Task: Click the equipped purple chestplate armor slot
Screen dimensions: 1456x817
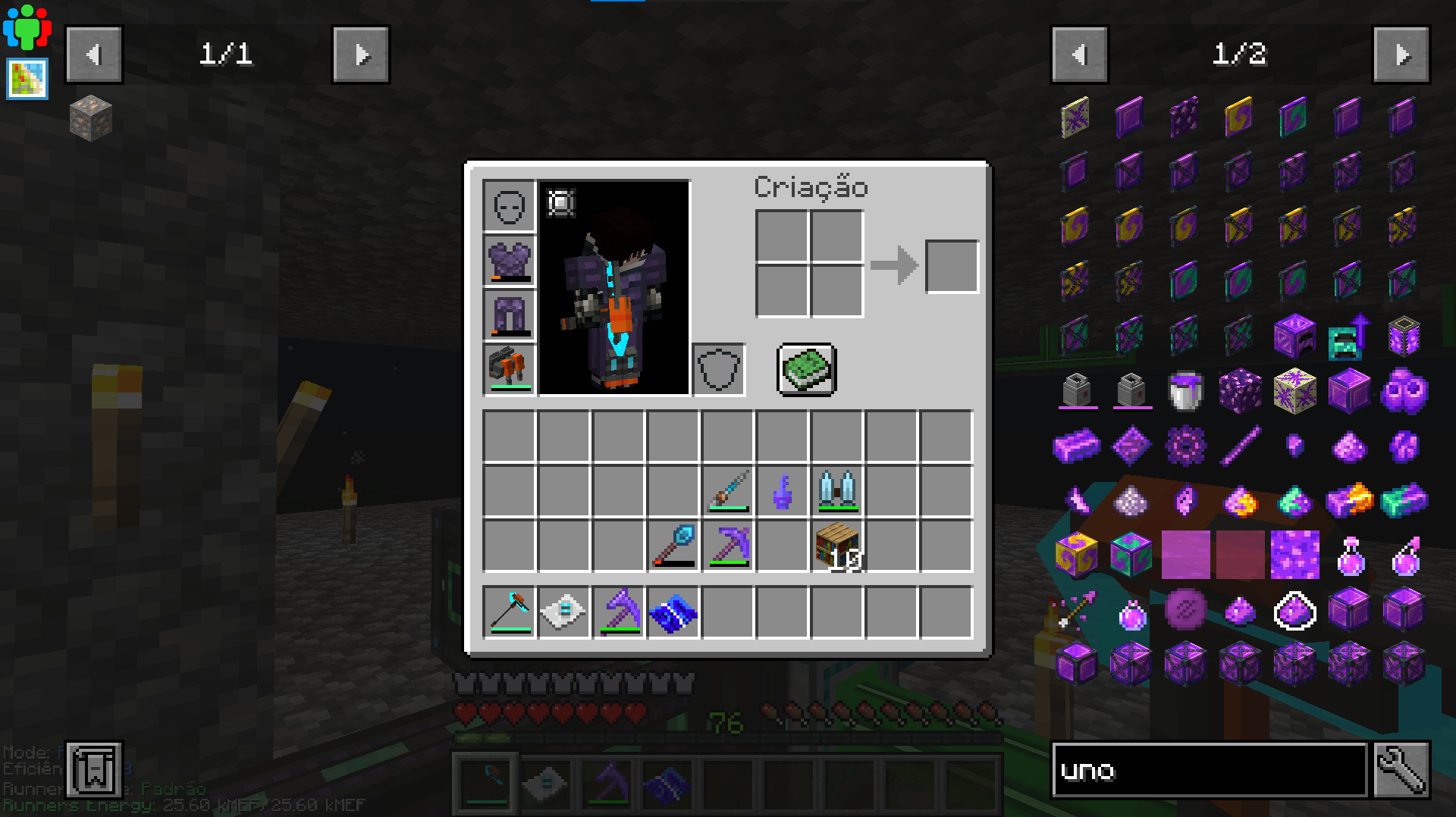Action: tap(509, 261)
